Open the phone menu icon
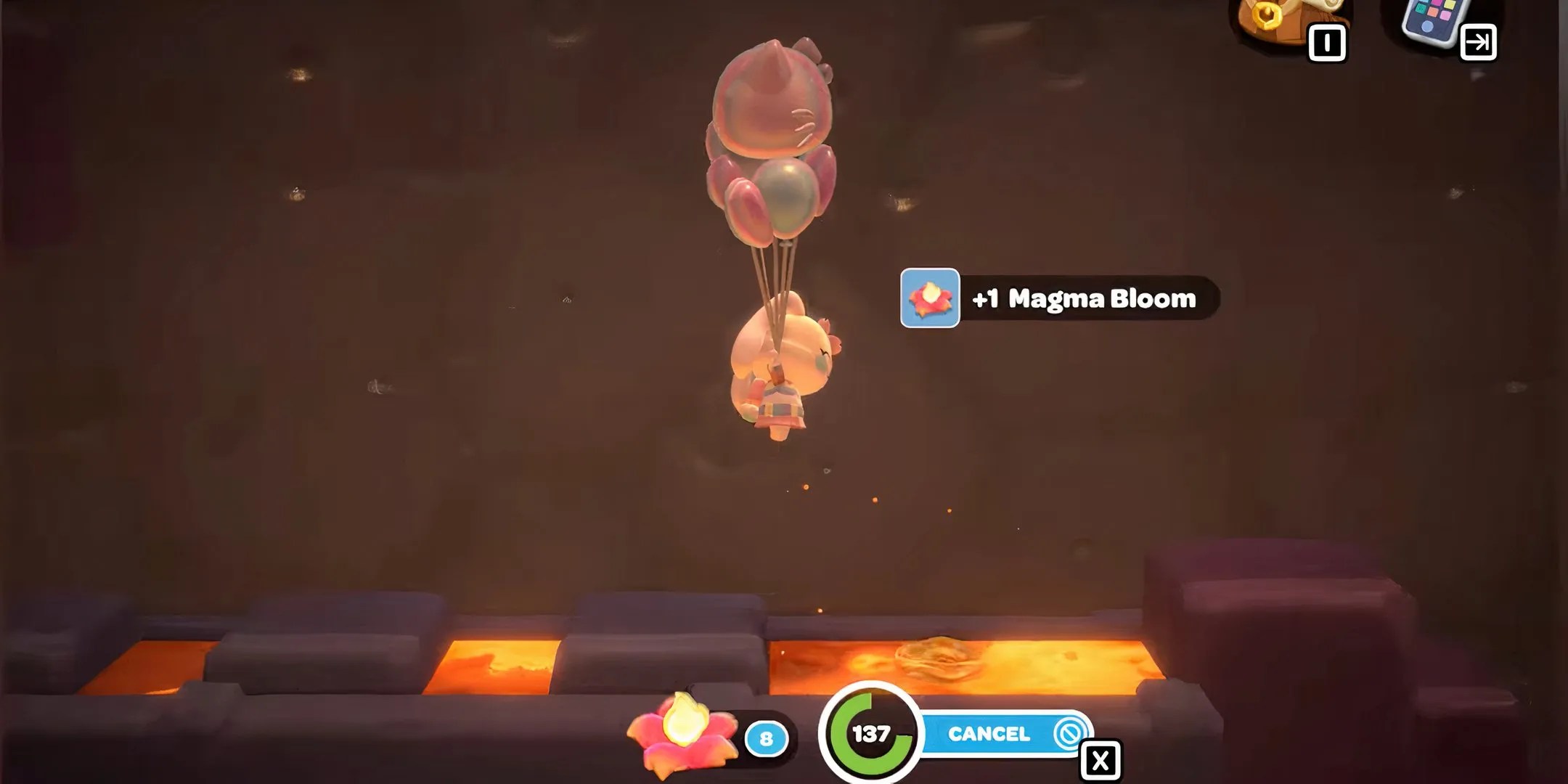The width and height of the screenshot is (1568, 784). coord(1430,22)
